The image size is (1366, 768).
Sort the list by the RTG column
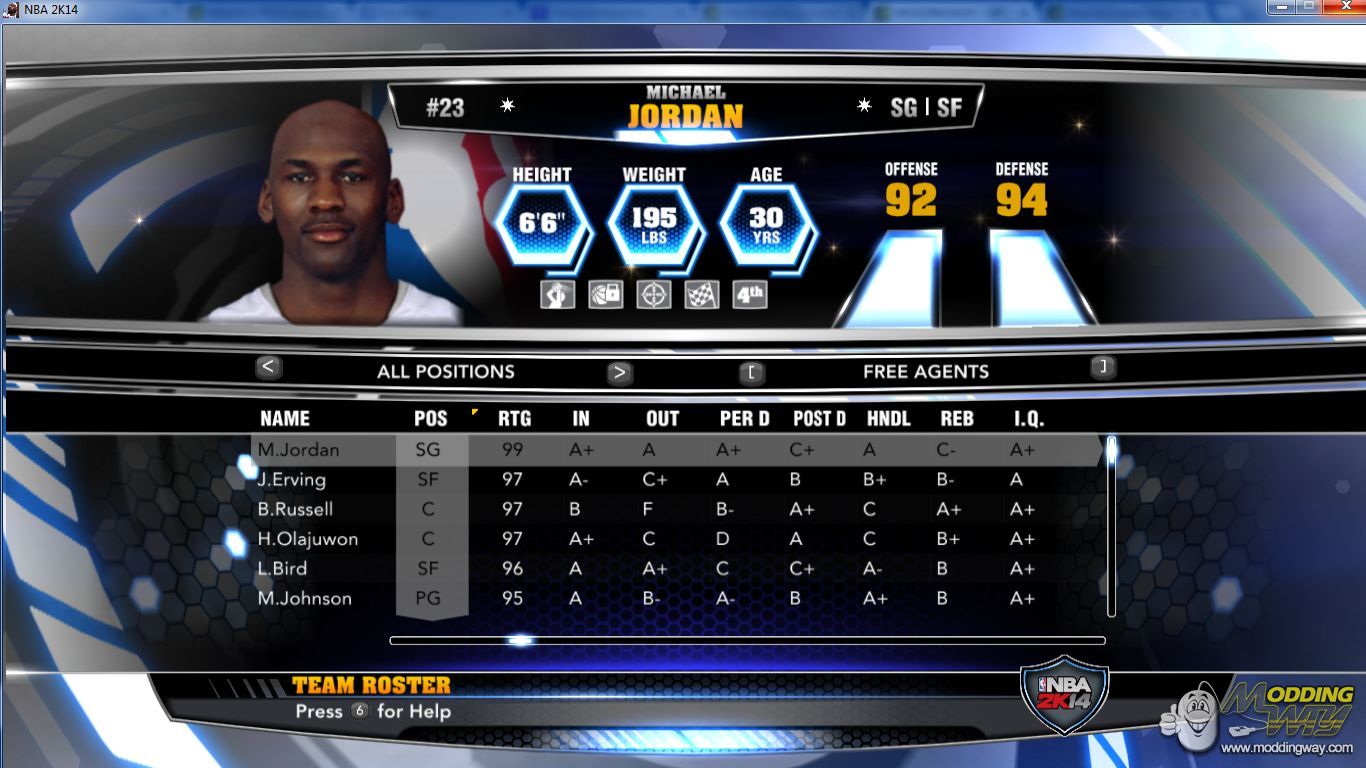tap(514, 419)
